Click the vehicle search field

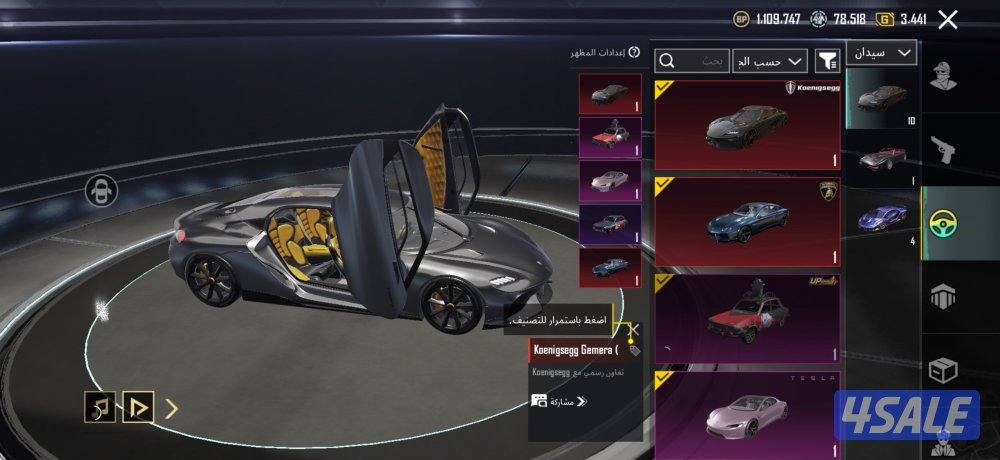tap(692, 61)
